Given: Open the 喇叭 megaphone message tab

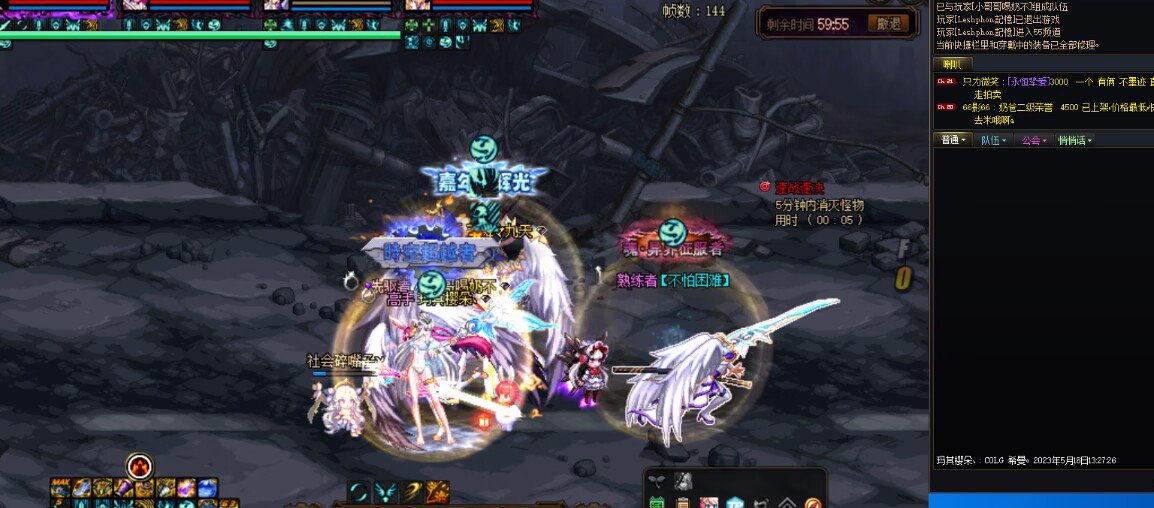Looking at the screenshot, I should pos(950,64).
